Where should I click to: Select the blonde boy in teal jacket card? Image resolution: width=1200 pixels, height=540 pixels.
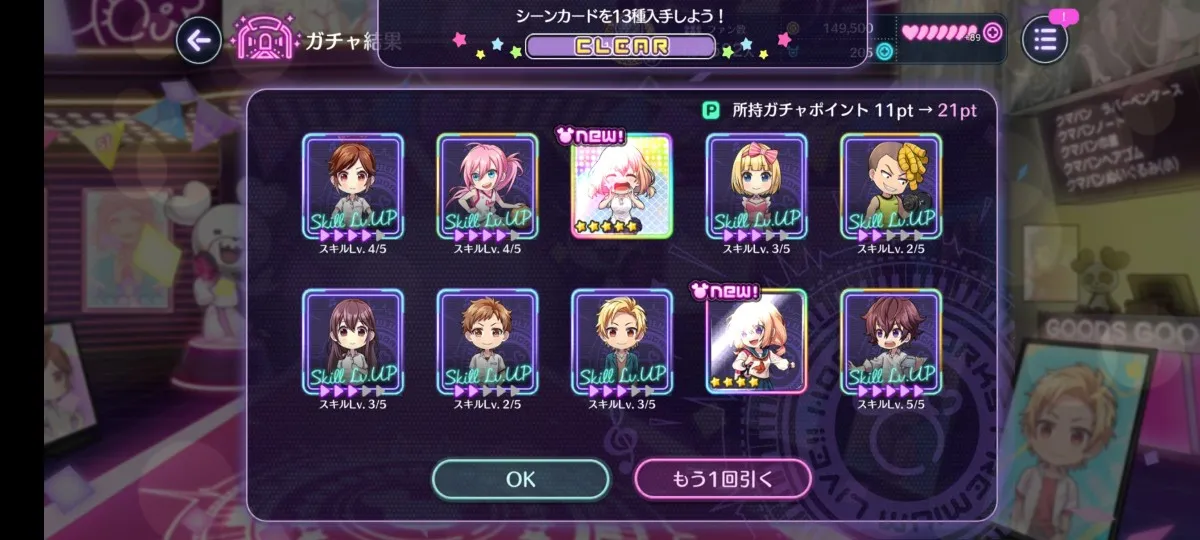click(621, 341)
